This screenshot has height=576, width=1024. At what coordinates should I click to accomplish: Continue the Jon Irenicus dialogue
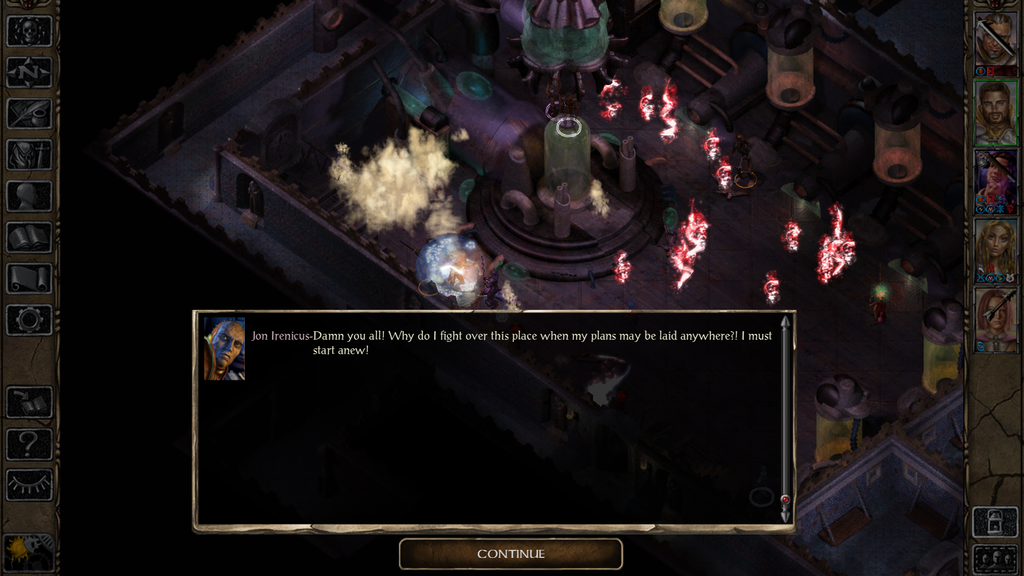510,554
